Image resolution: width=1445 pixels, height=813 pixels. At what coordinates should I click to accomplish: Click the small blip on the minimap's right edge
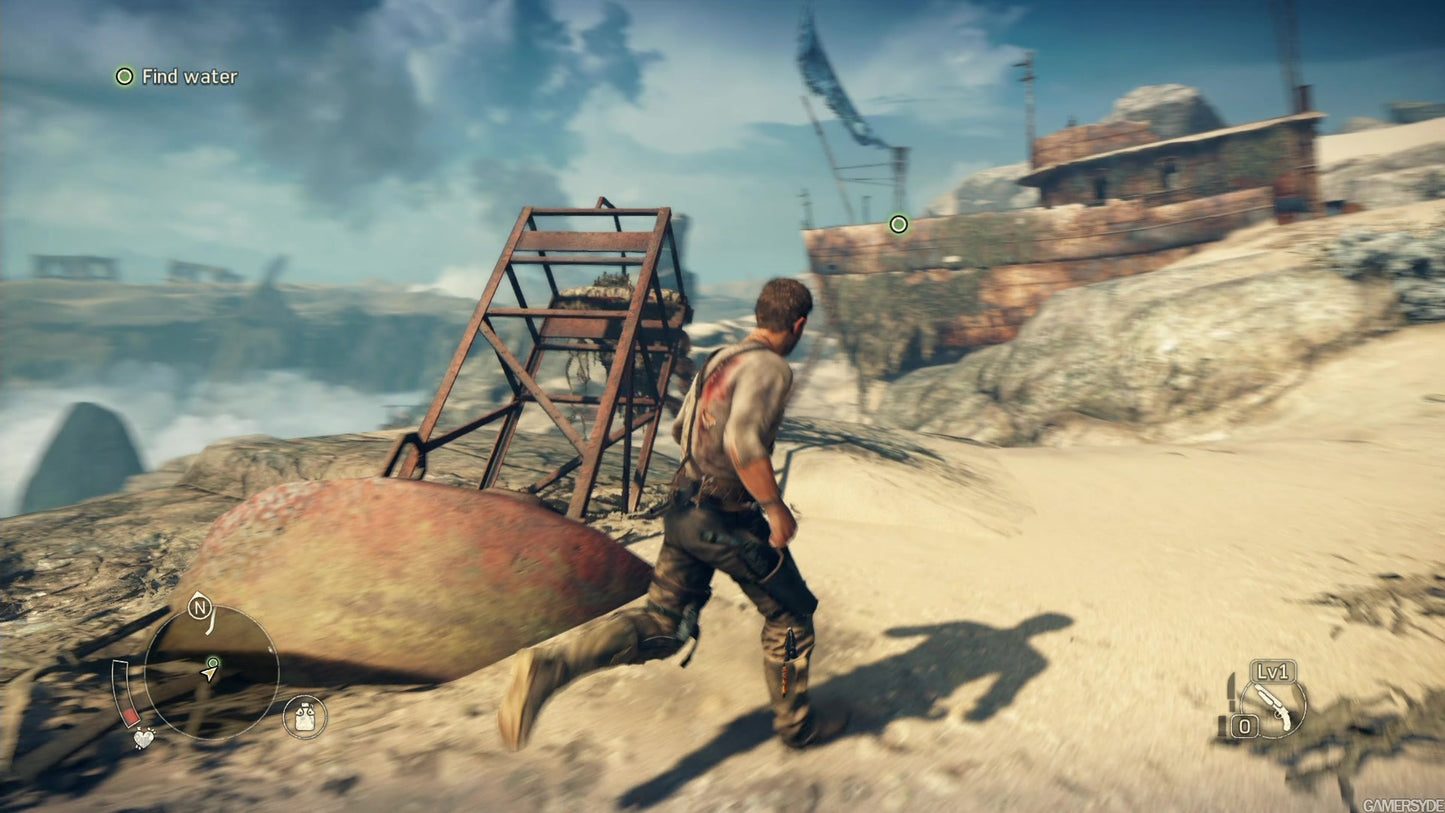[270, 649]
